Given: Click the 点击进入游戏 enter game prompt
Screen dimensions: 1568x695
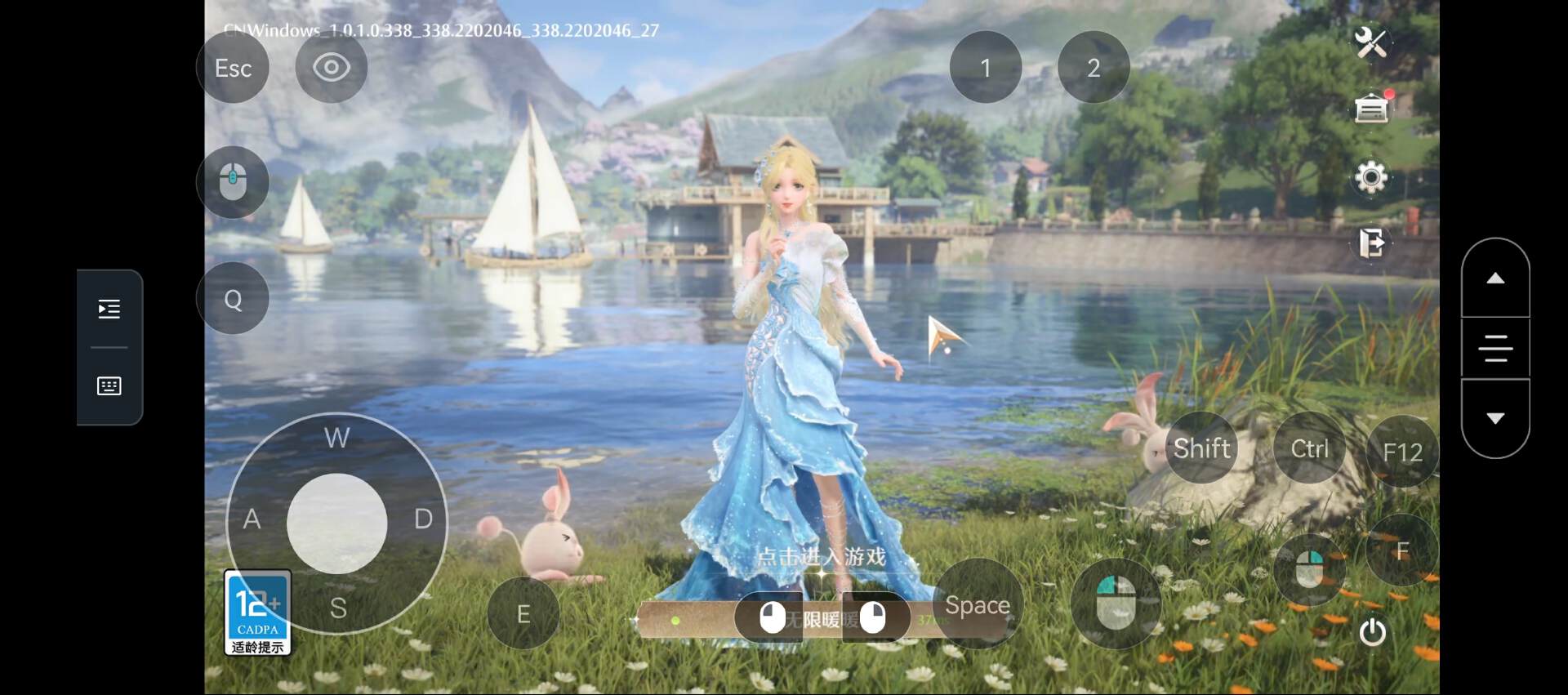Looking at the screenshot, I should [x=821, y=557].
